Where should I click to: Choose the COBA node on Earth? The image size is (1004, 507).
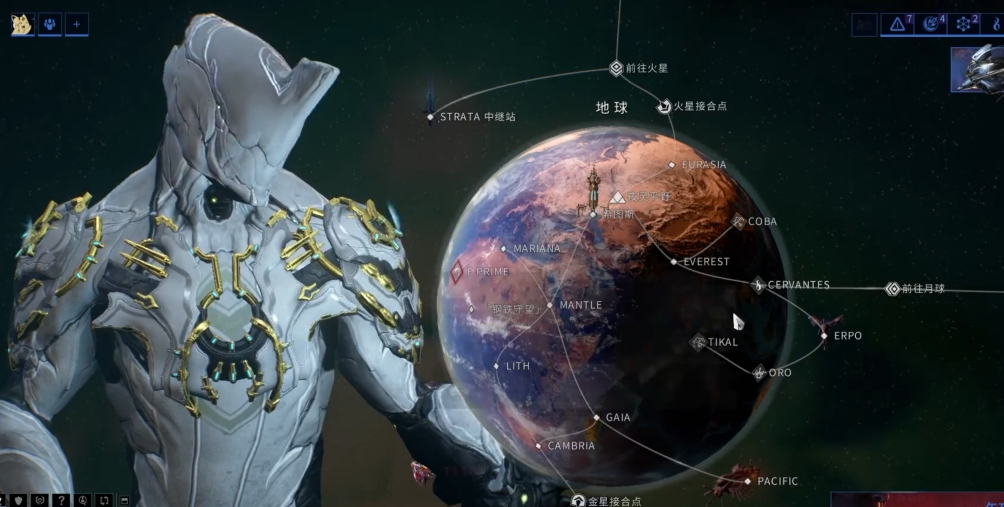(x=740, y=222)
